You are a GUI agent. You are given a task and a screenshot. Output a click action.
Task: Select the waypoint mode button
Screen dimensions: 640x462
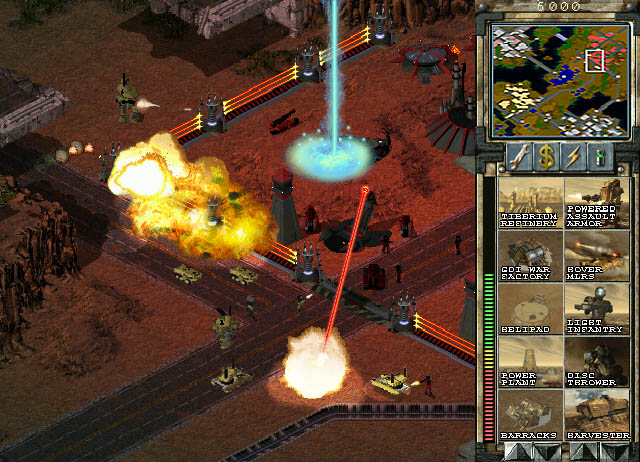click(x=600, y=155)
